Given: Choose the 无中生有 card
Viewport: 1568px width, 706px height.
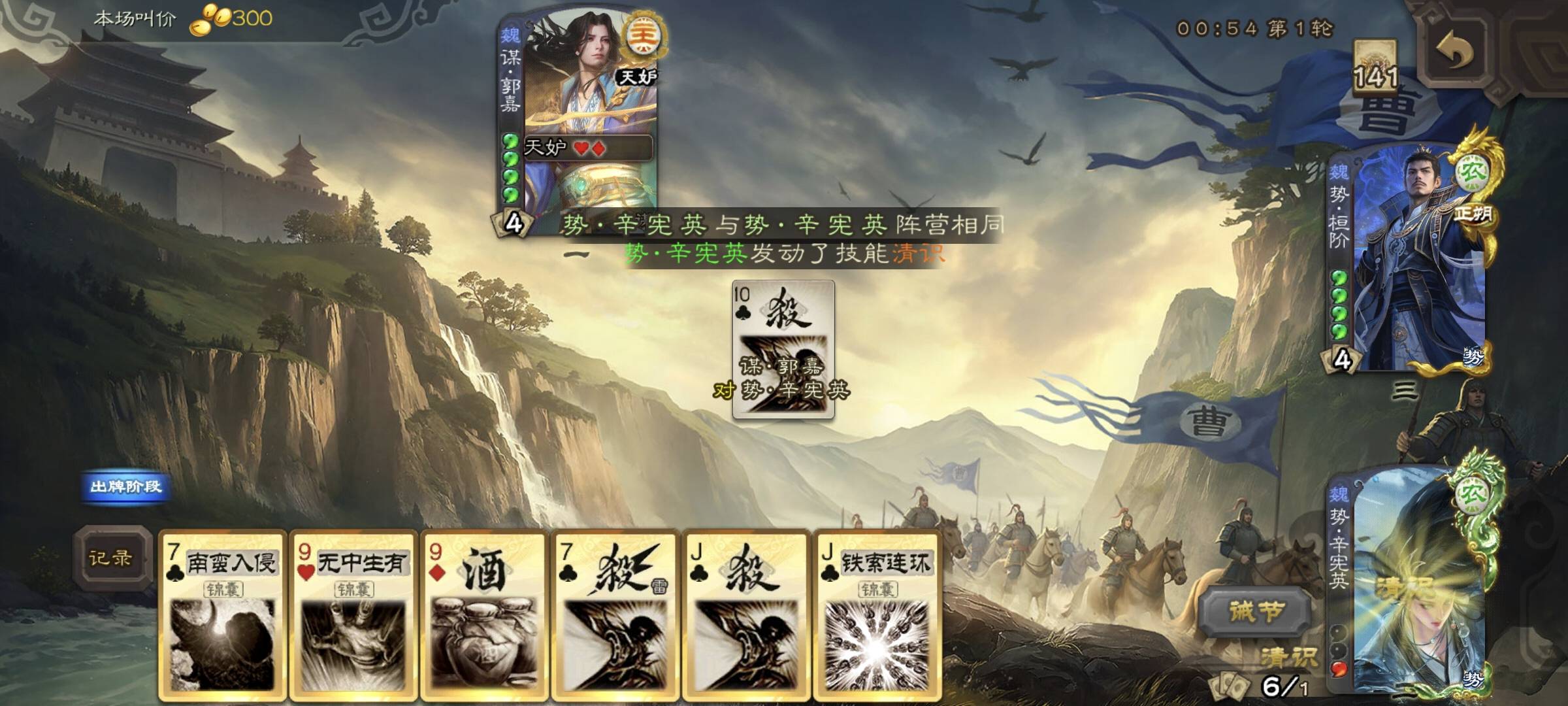Looking at the screenshot, I should click(x=353, y=614).
